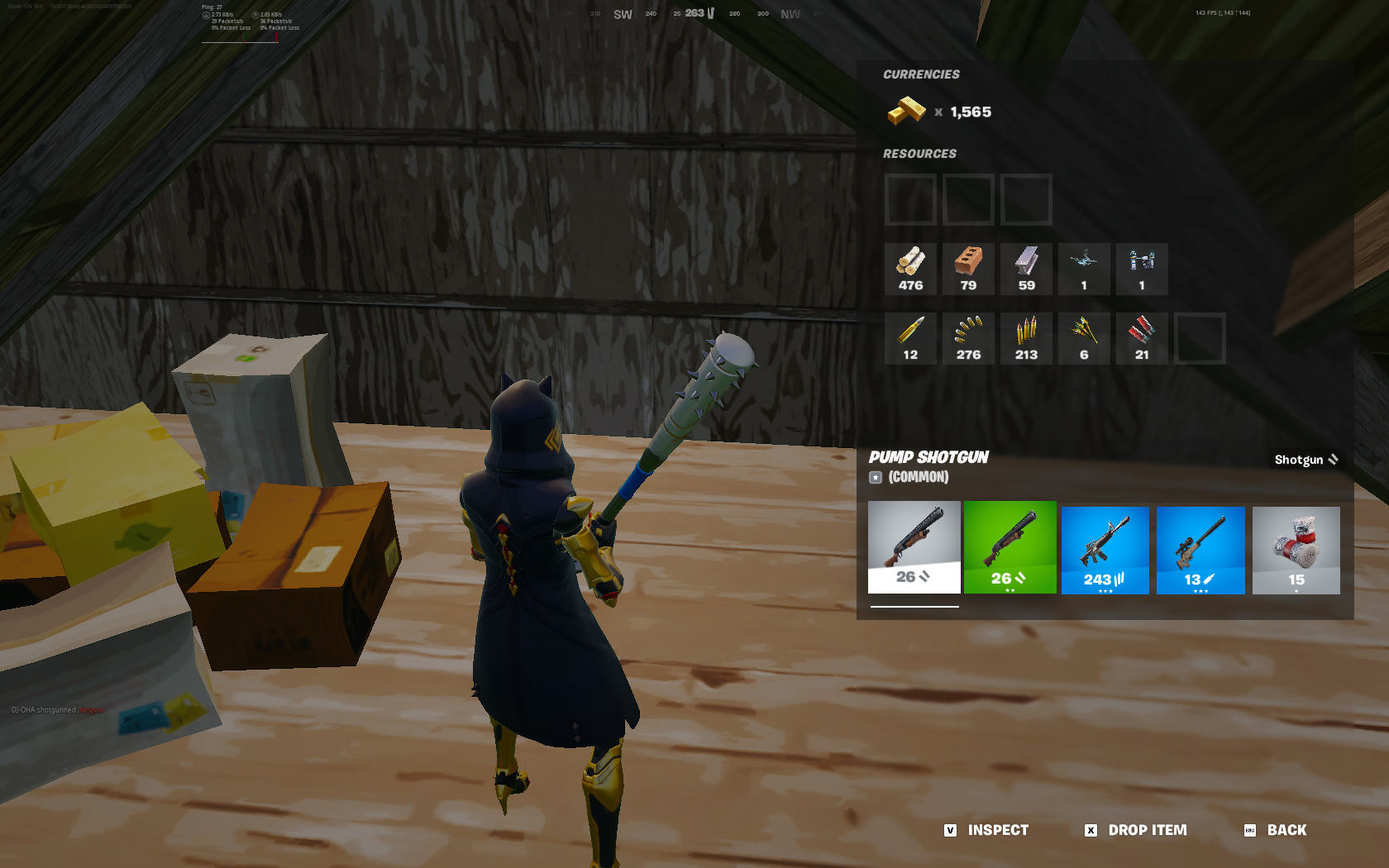The height and width of the screenshot is (868, 1389).
Task: Select the medium bullets slot with 213
Action: tap(1026, 339)
